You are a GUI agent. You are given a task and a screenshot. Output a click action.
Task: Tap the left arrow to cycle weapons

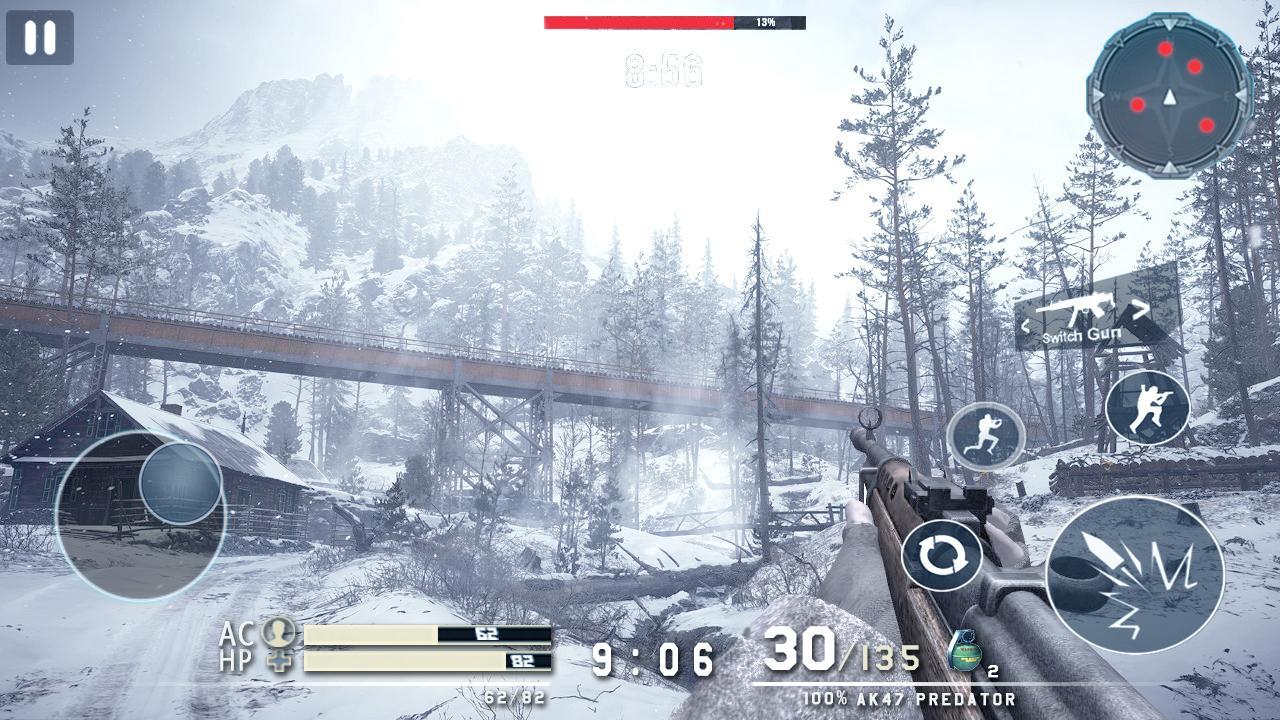[x=1026, y=325]
